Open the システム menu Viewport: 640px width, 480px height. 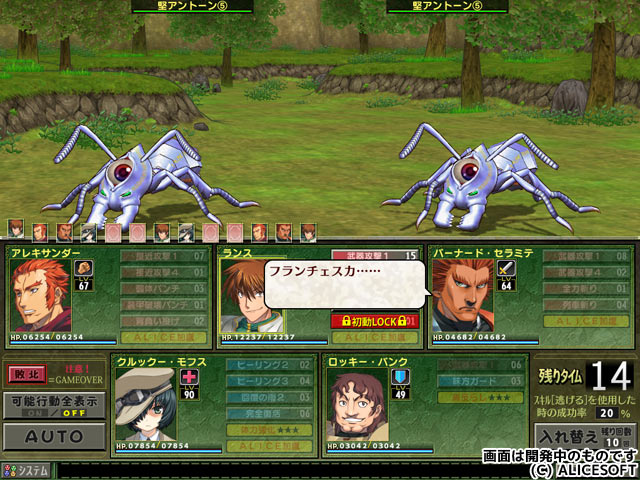(x=27, y=471)
